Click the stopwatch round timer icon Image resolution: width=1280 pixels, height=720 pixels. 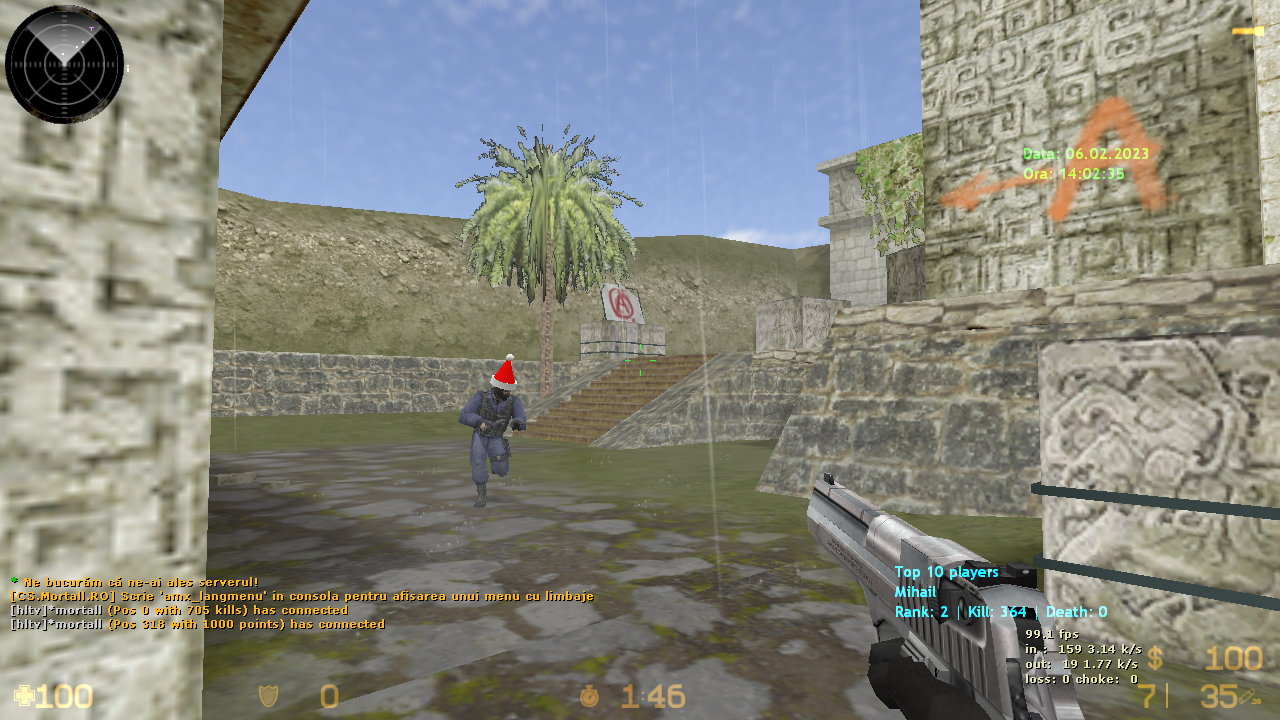coord(592,695)
